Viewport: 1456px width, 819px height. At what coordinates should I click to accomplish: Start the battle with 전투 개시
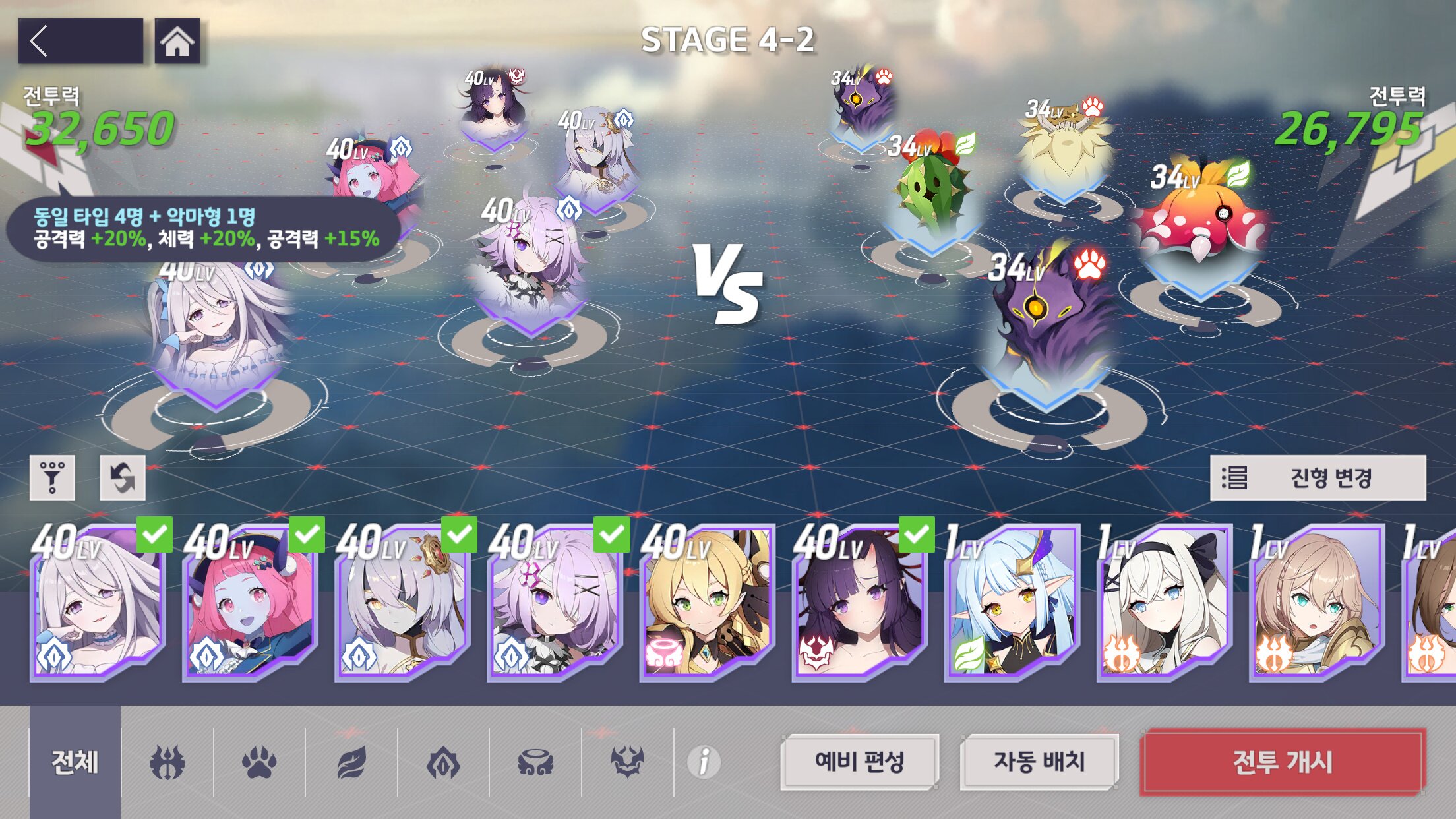(x=1283, y=762)
